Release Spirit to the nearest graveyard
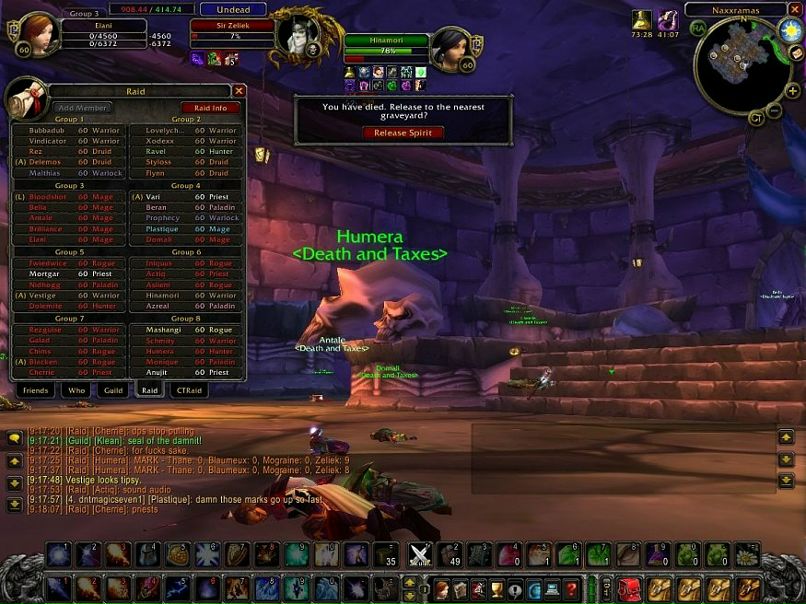 [403, 132]
